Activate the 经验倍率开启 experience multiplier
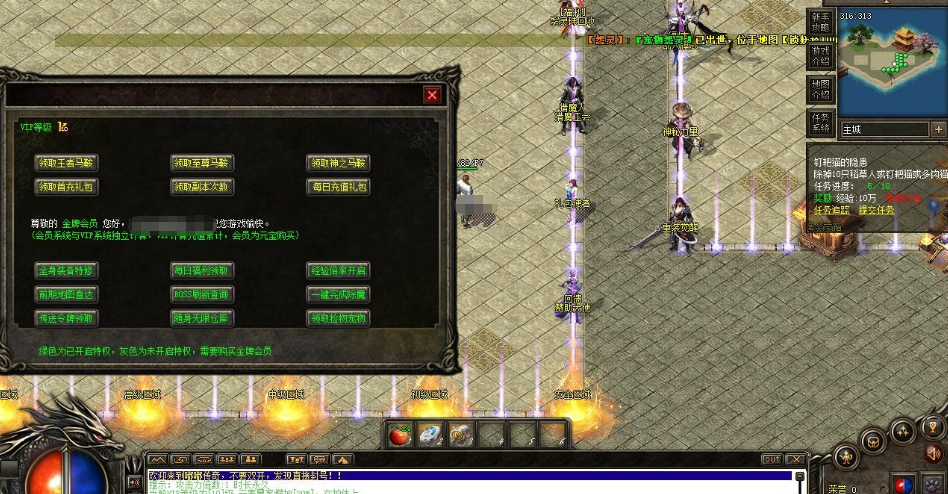The image size is (948, 494). tap(338, 270)
